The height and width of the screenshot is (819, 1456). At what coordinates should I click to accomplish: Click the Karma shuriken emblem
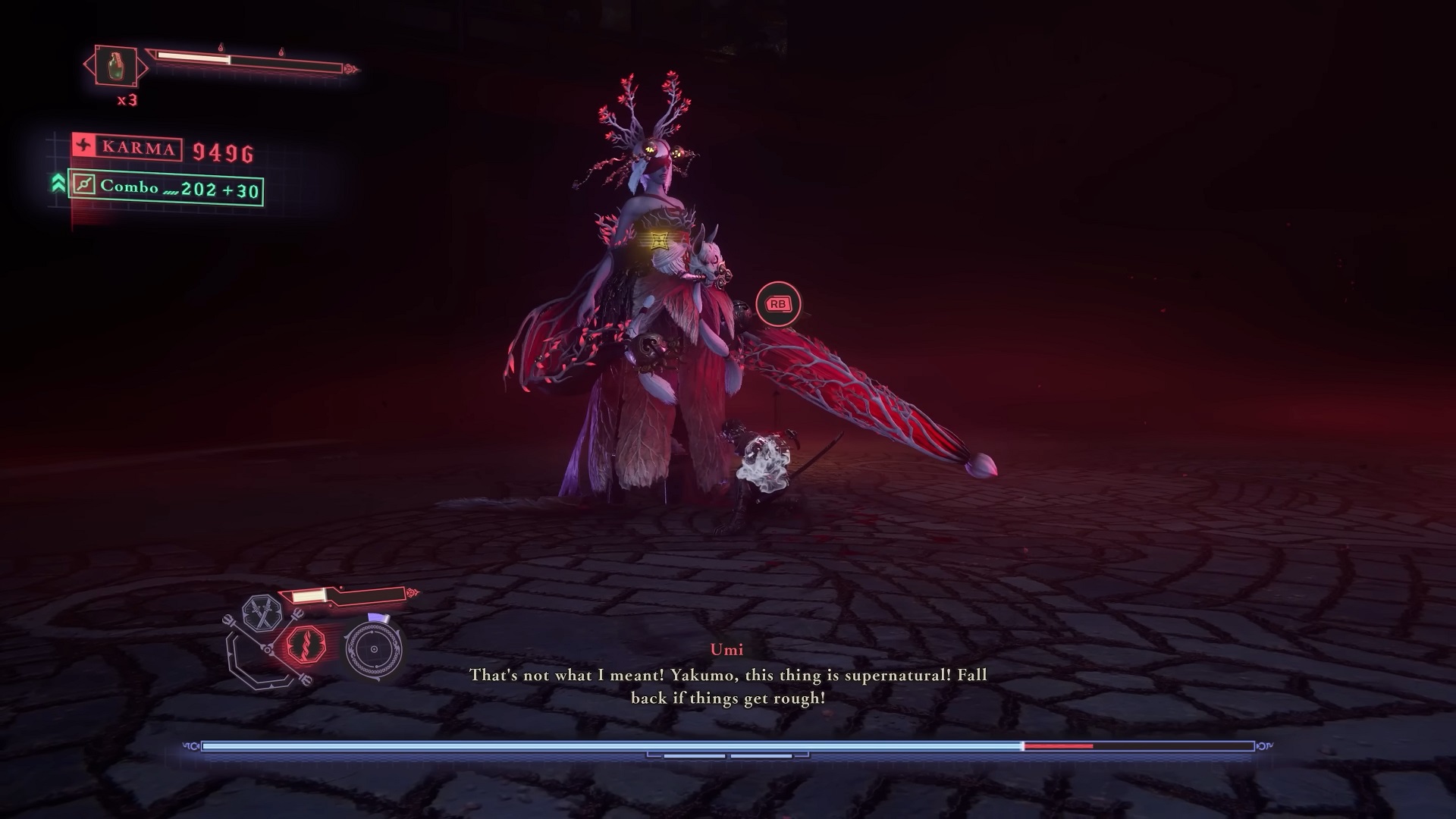tap(83, 146)
